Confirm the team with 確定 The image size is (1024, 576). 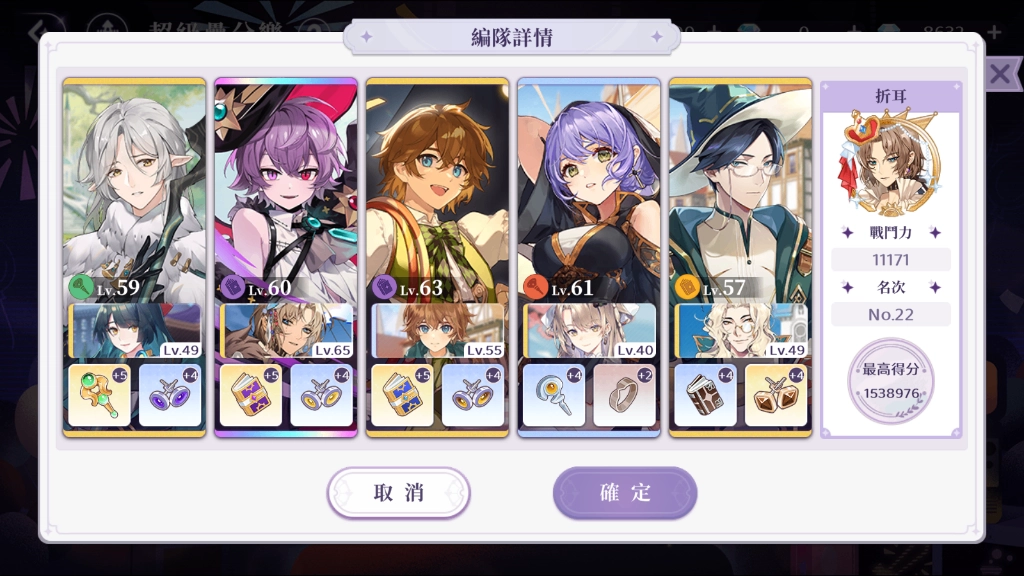(x=625, y=493)
